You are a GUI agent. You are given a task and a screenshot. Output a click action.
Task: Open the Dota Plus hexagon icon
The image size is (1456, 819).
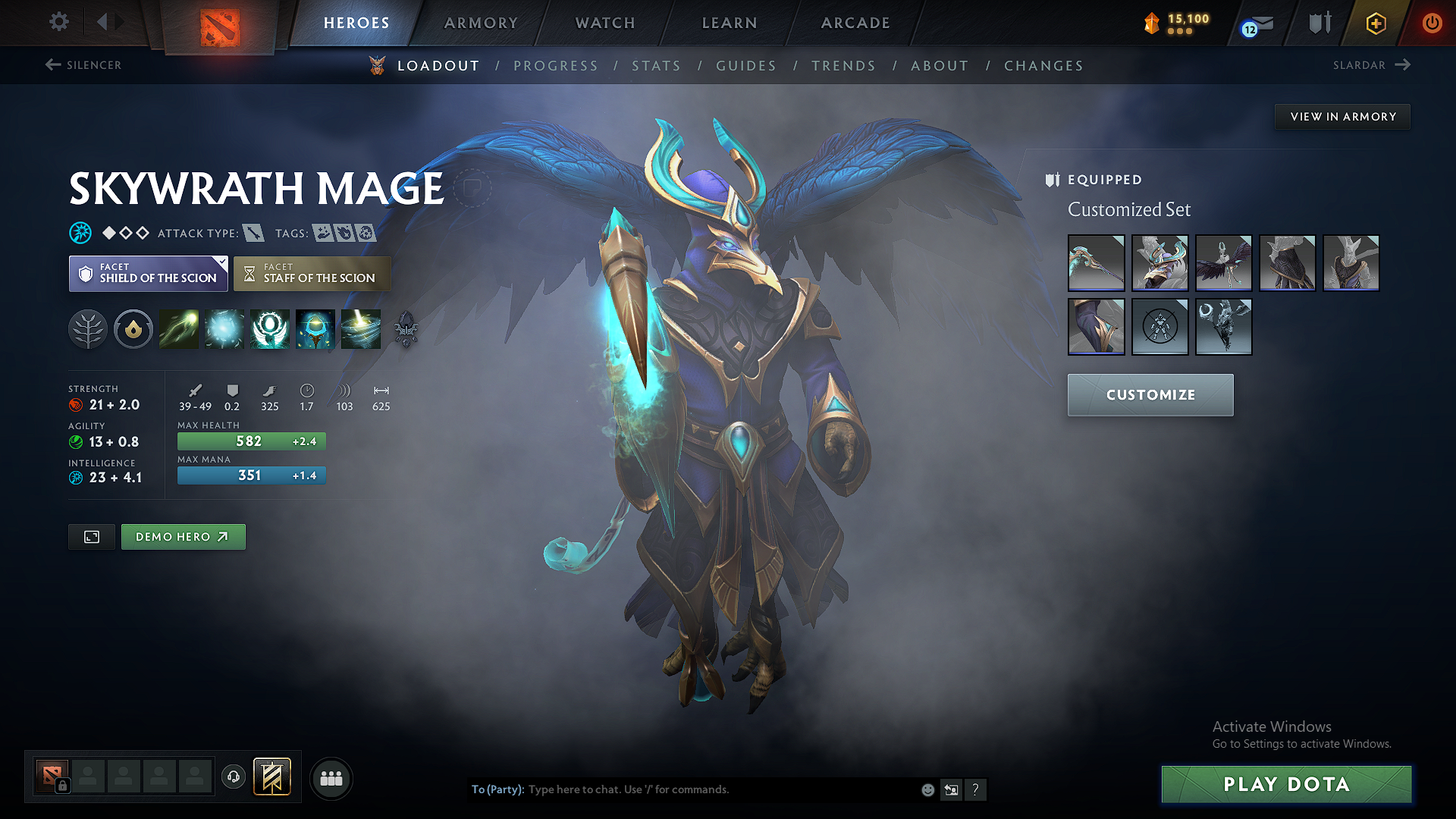(x=1376, y=23)
